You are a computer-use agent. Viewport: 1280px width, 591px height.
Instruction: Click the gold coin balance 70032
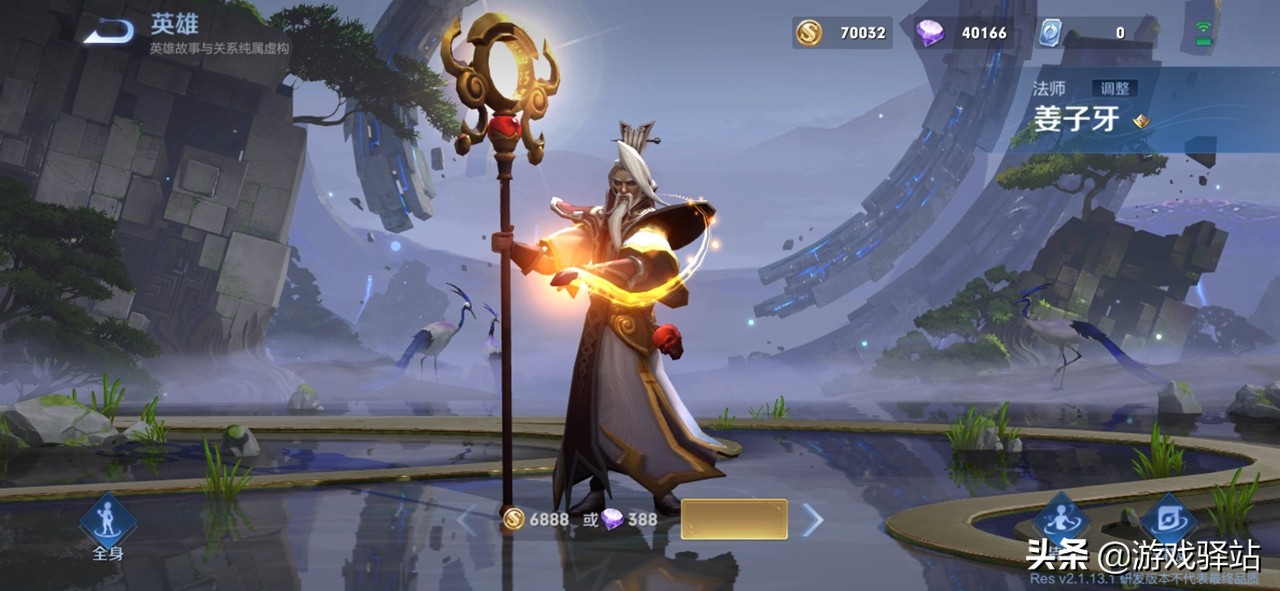click(x=842, y=33)
